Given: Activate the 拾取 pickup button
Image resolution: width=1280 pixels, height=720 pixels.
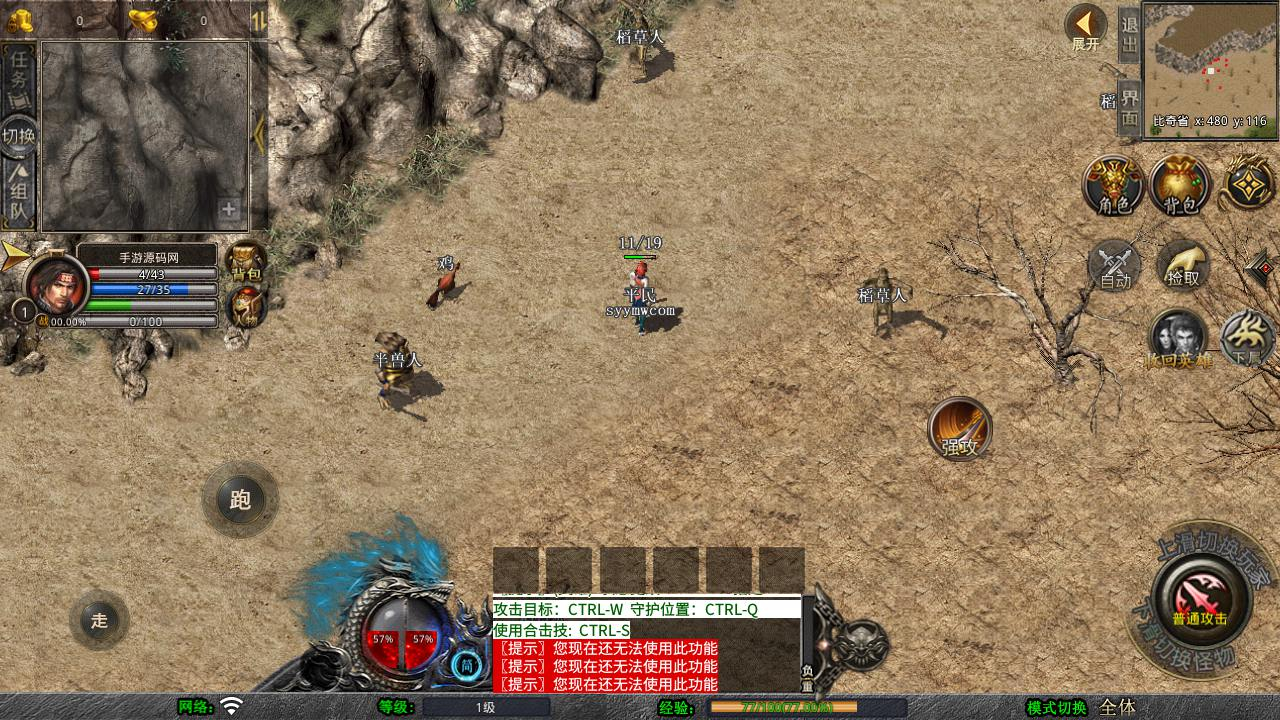Looking at the screenshot, I should [1183, 265].
